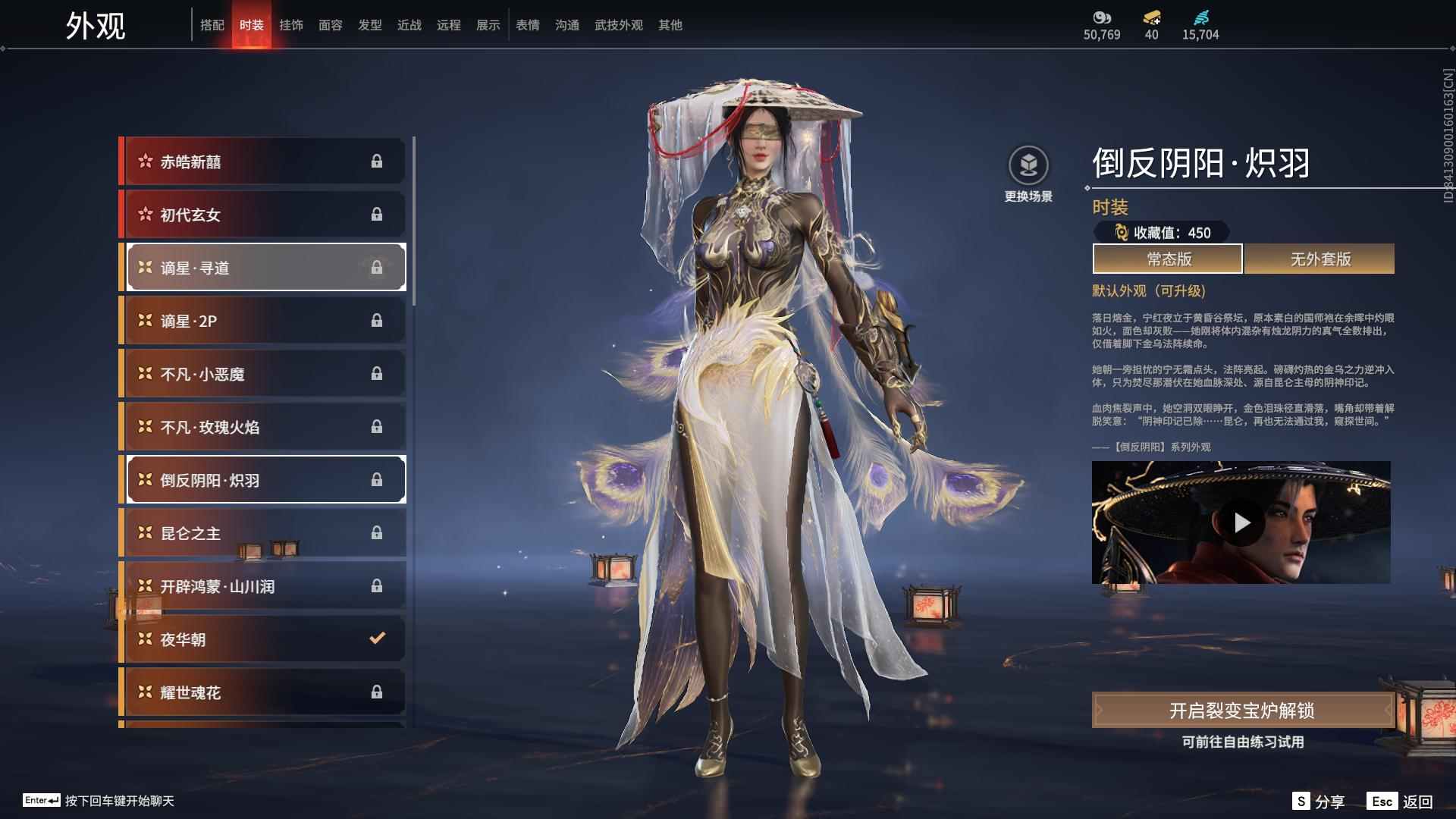Switch to the 挂饰 tab

(x=291, y=24)
